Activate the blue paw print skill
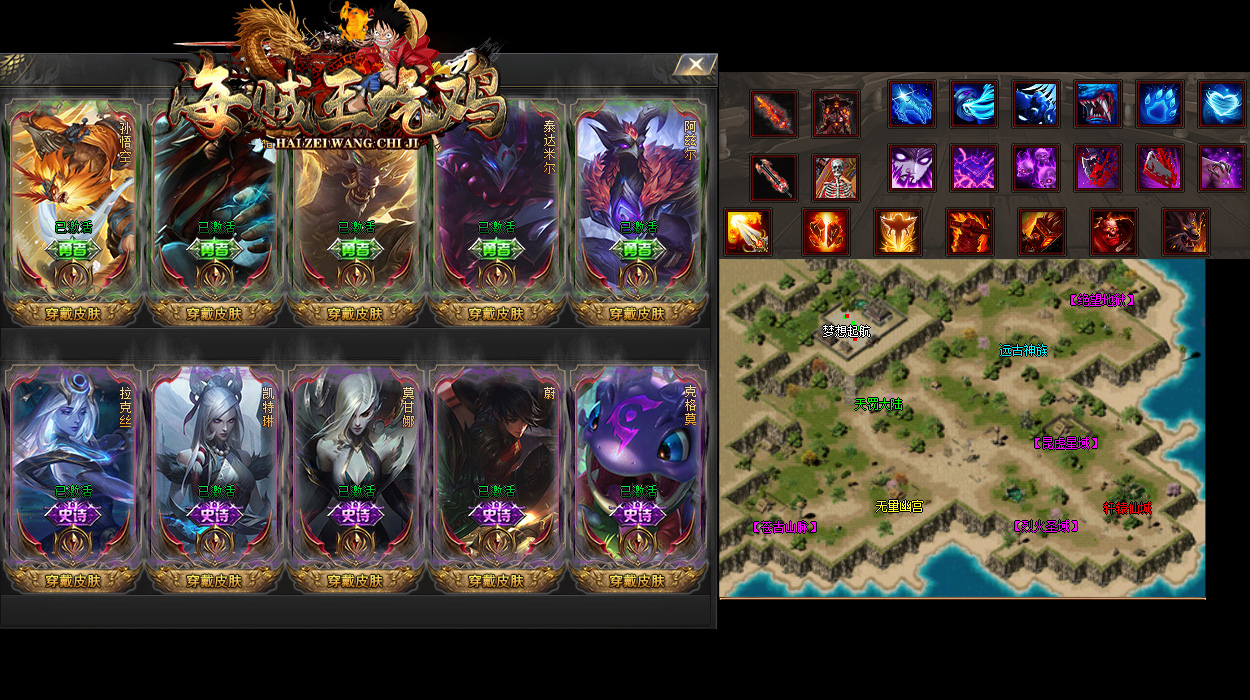 point(1160,104)
